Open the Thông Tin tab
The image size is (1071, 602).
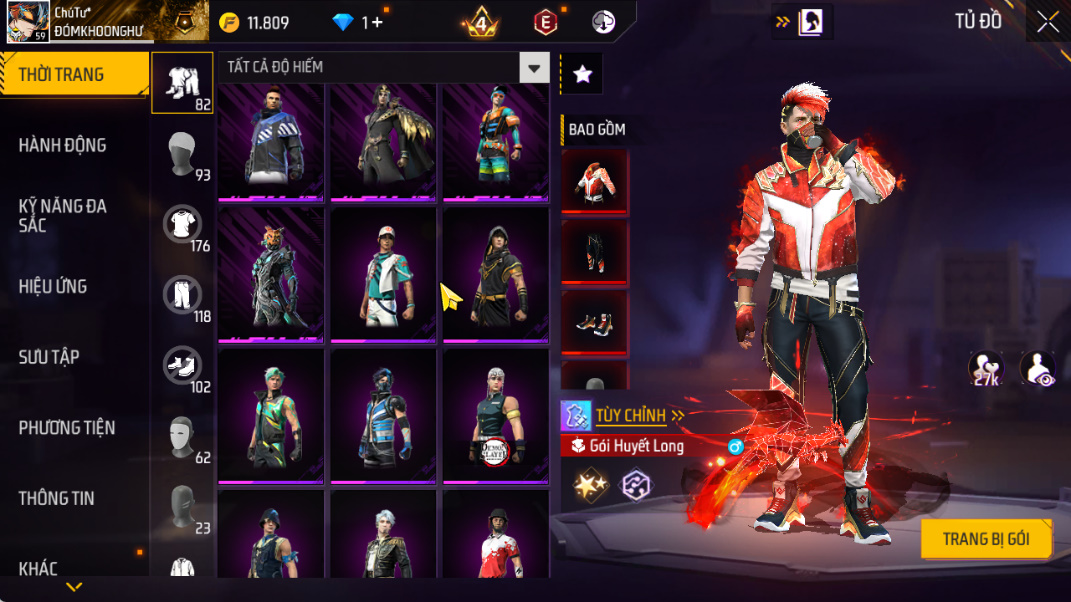(56, 498)
